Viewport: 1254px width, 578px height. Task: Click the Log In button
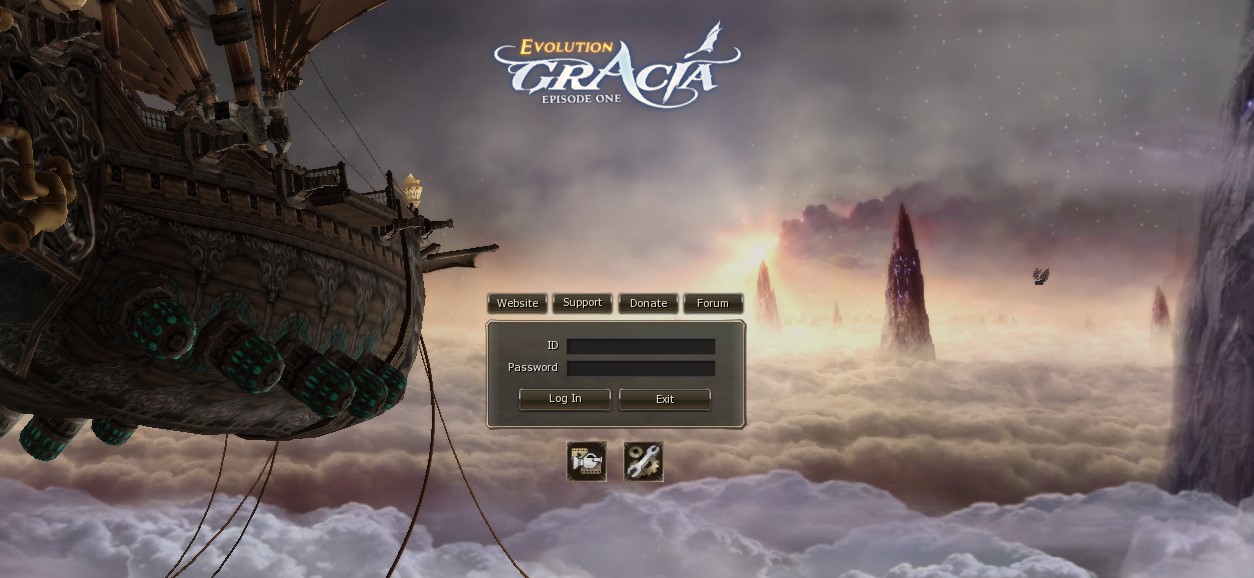point(564,399)
